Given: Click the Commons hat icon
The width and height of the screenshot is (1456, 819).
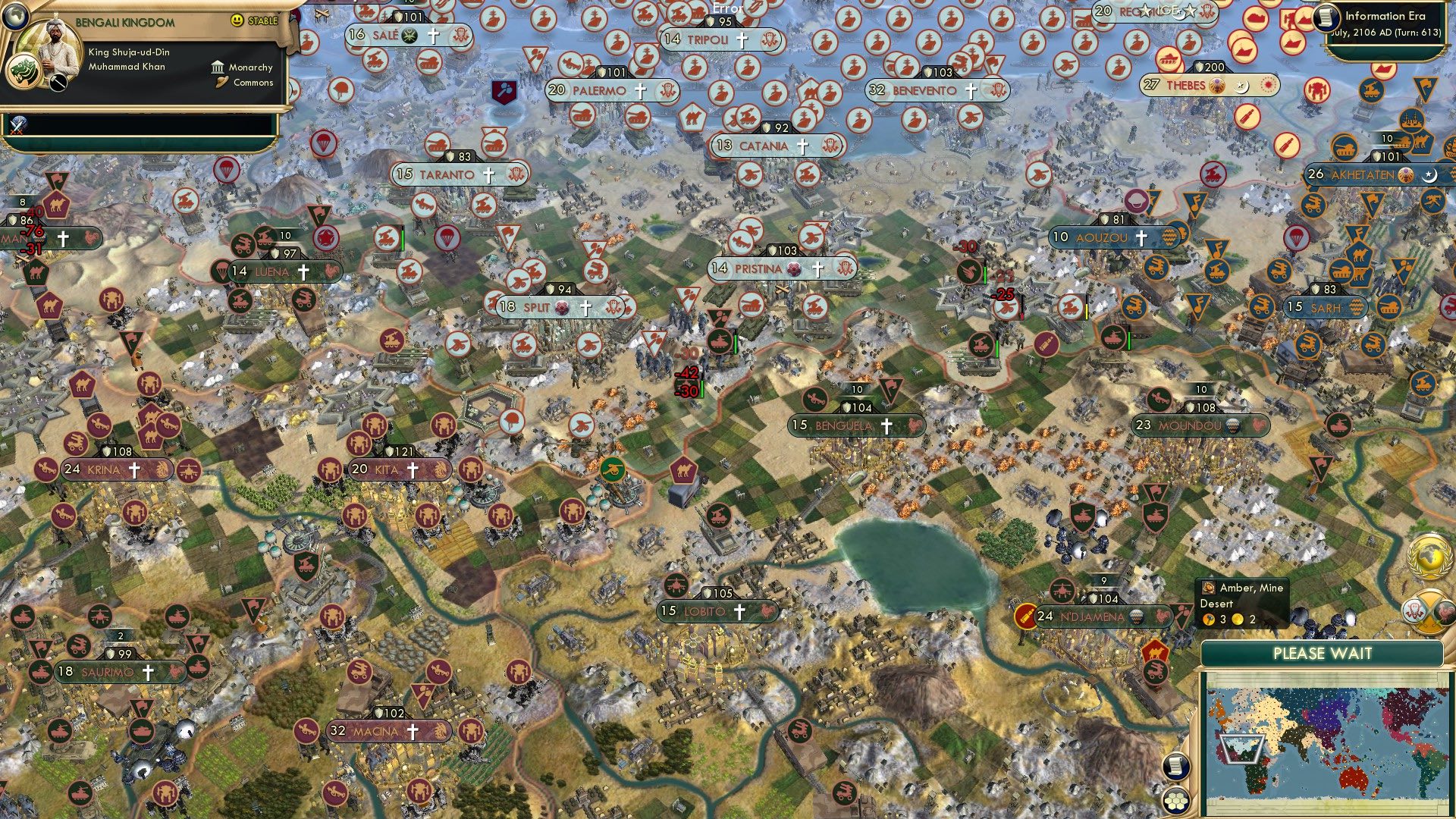Looking at the screenshot, I should click(222, 83).
